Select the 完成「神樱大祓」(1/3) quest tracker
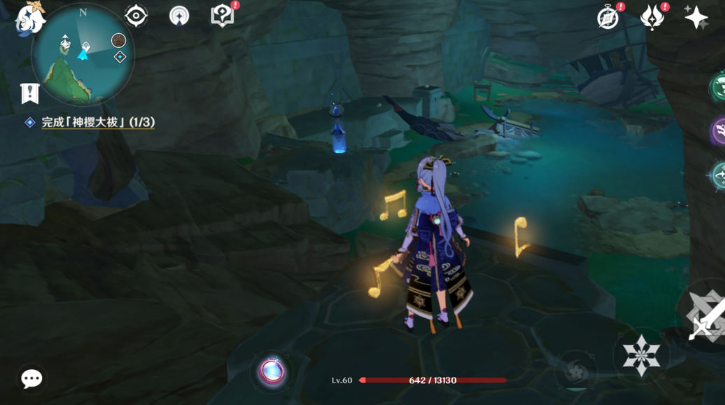Screen dimensions: 725x405 coord(97,122)
